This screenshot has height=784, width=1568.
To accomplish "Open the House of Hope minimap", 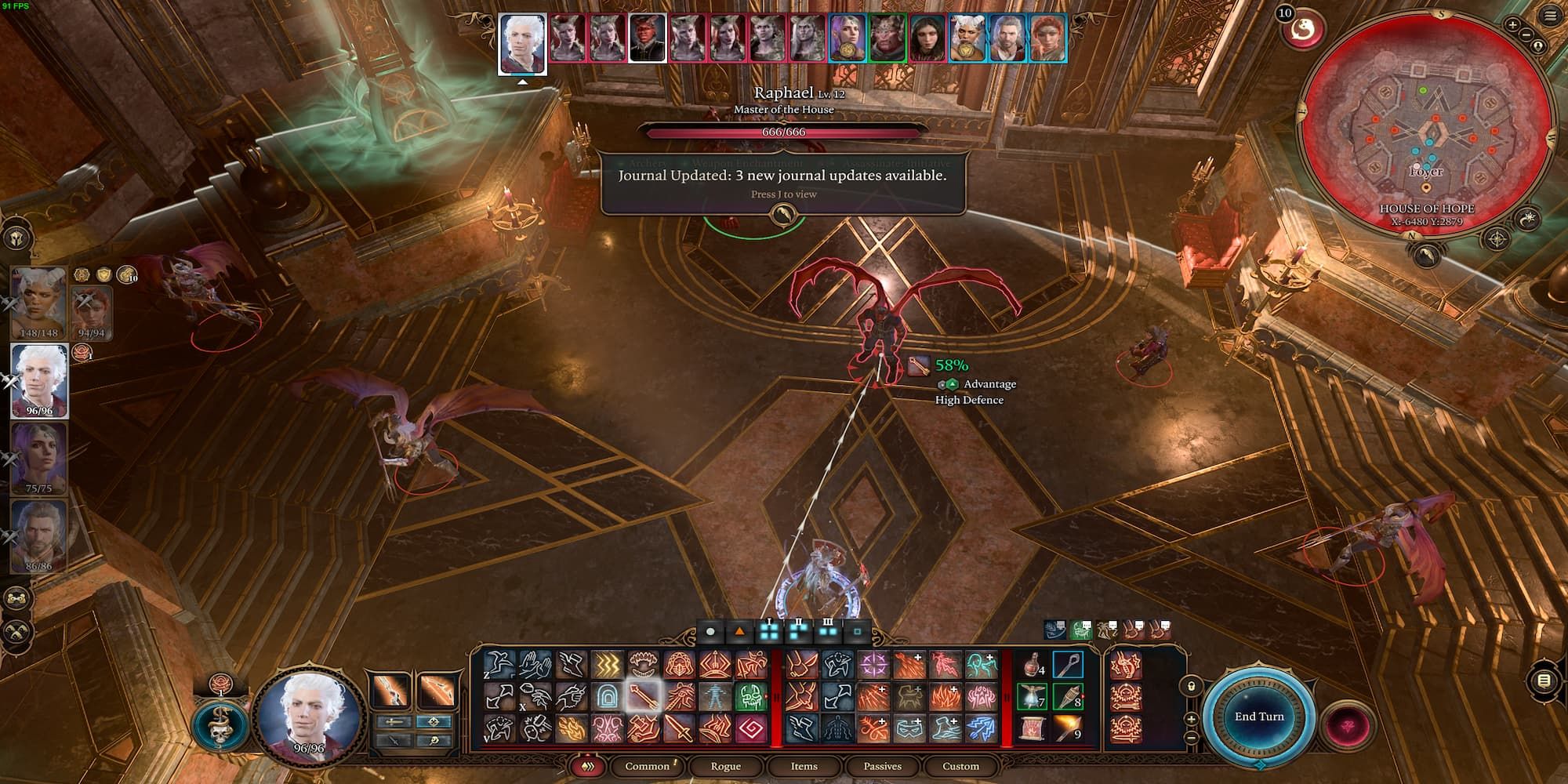I will tap(1425, 118).
